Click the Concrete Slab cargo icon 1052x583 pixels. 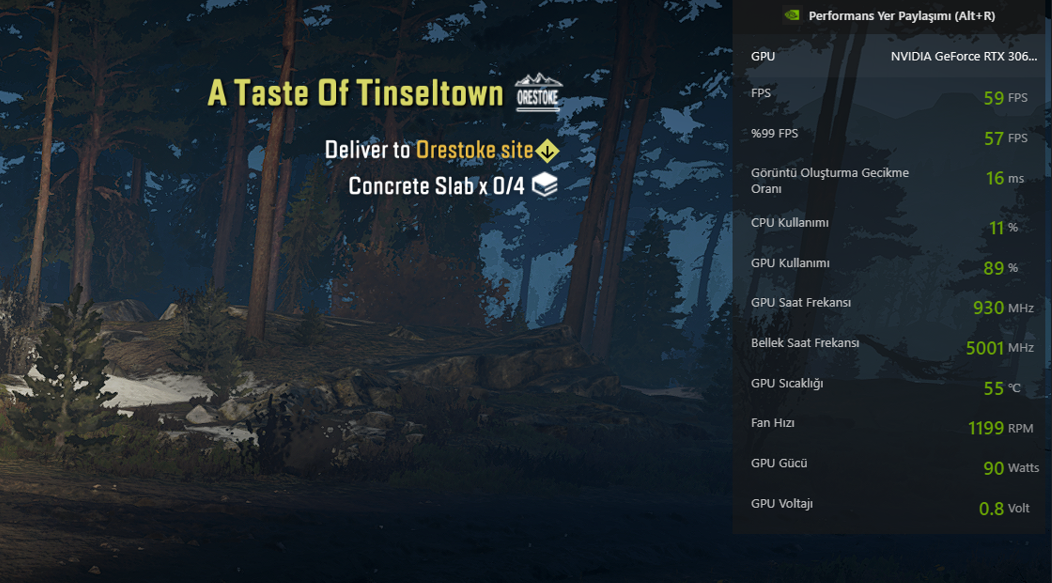pos(544,185)
